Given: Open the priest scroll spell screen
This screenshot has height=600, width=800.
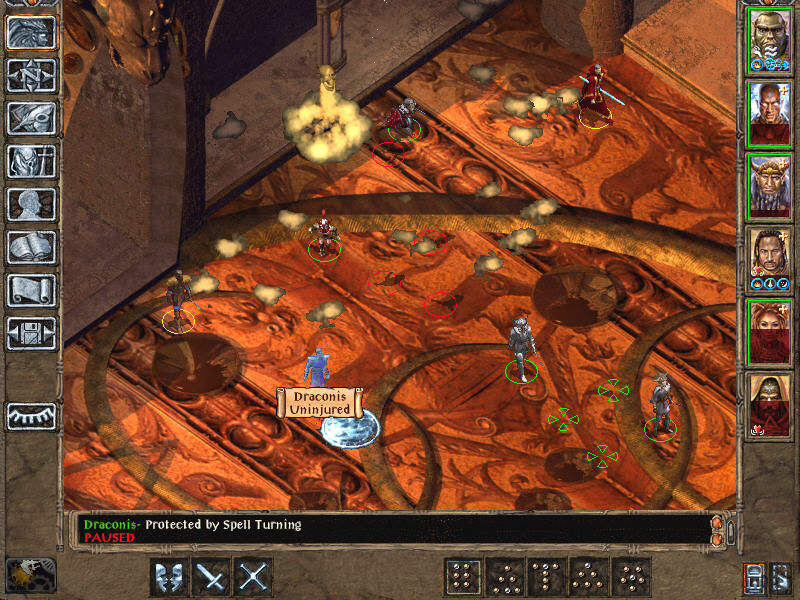Looking at the screenshot, I should pyautogui.click(x=31, y=290).
